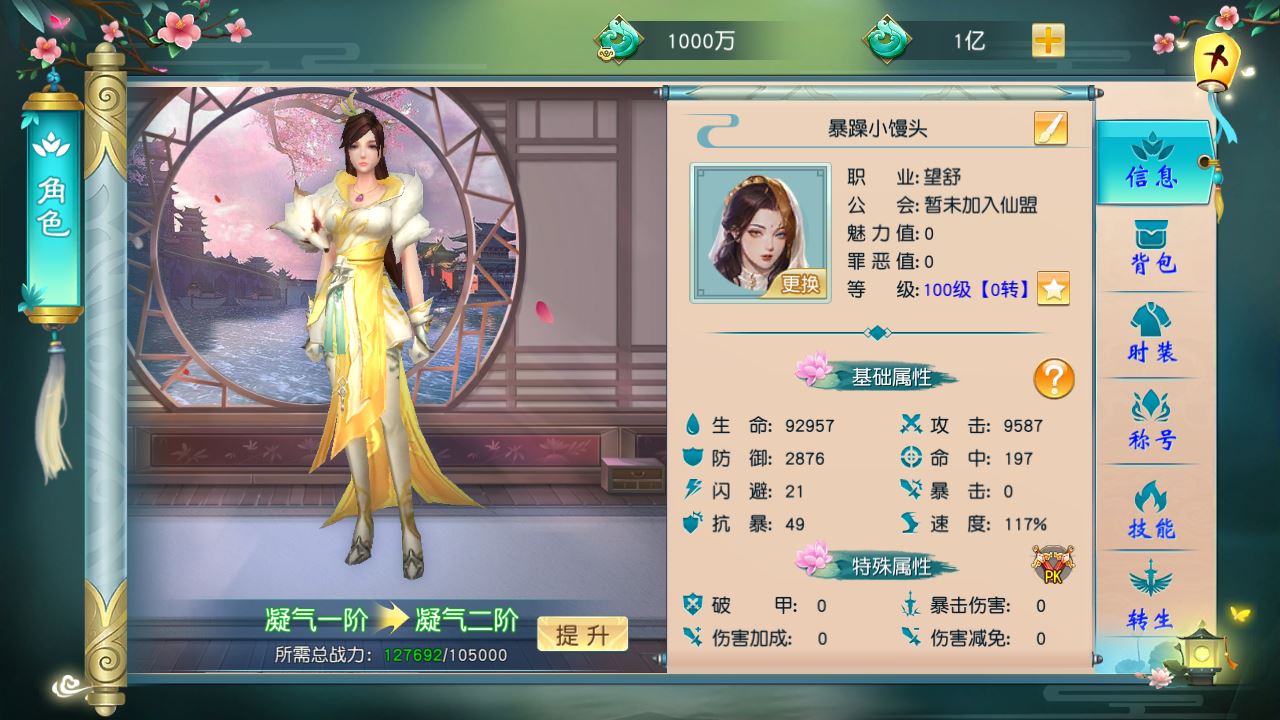Edit character name with the brush icon

pyautogui.click(x=1050, y=129)
